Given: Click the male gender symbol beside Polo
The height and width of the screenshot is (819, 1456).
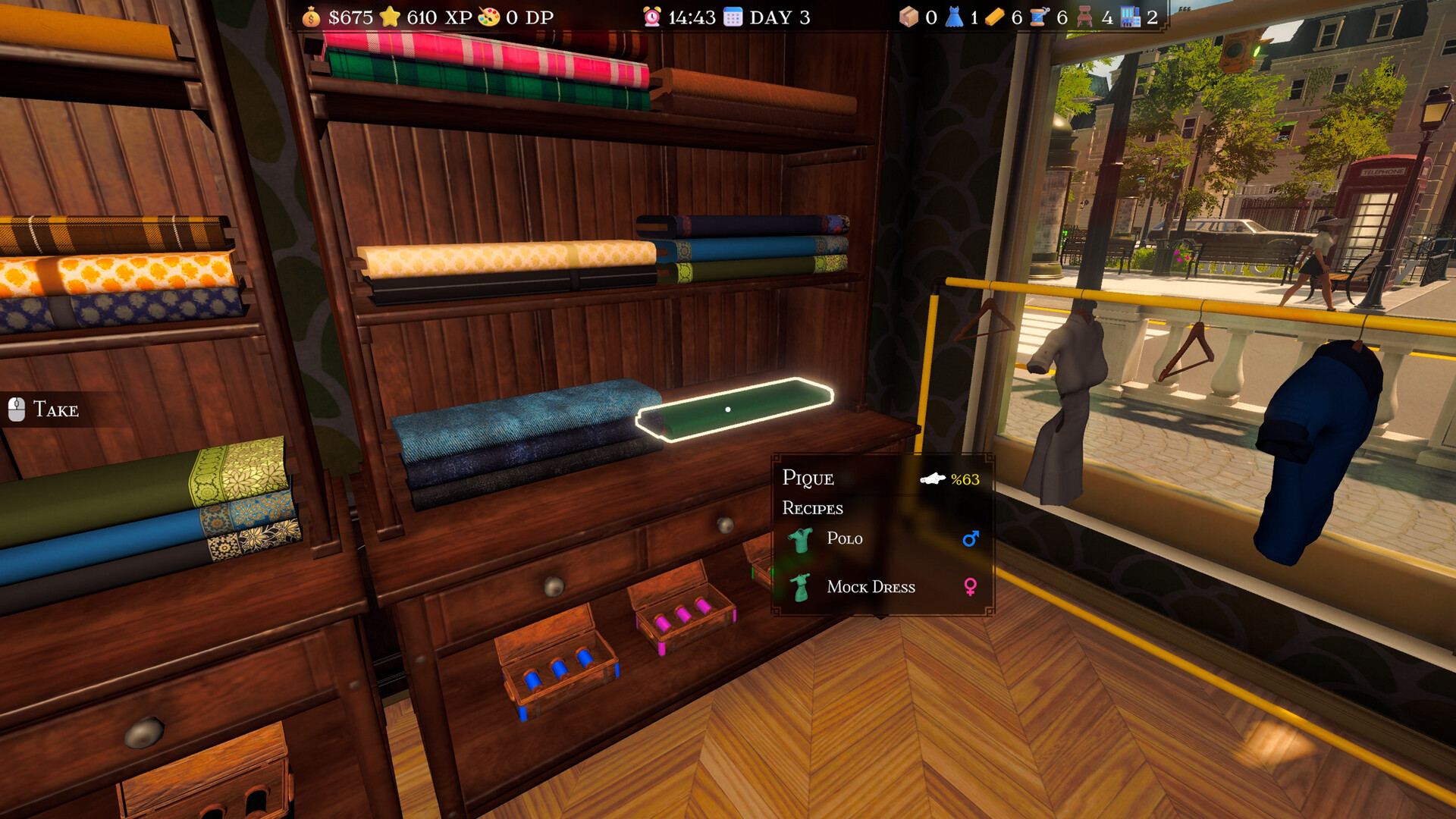Looking at the screenshot, I should pos(970,538).
